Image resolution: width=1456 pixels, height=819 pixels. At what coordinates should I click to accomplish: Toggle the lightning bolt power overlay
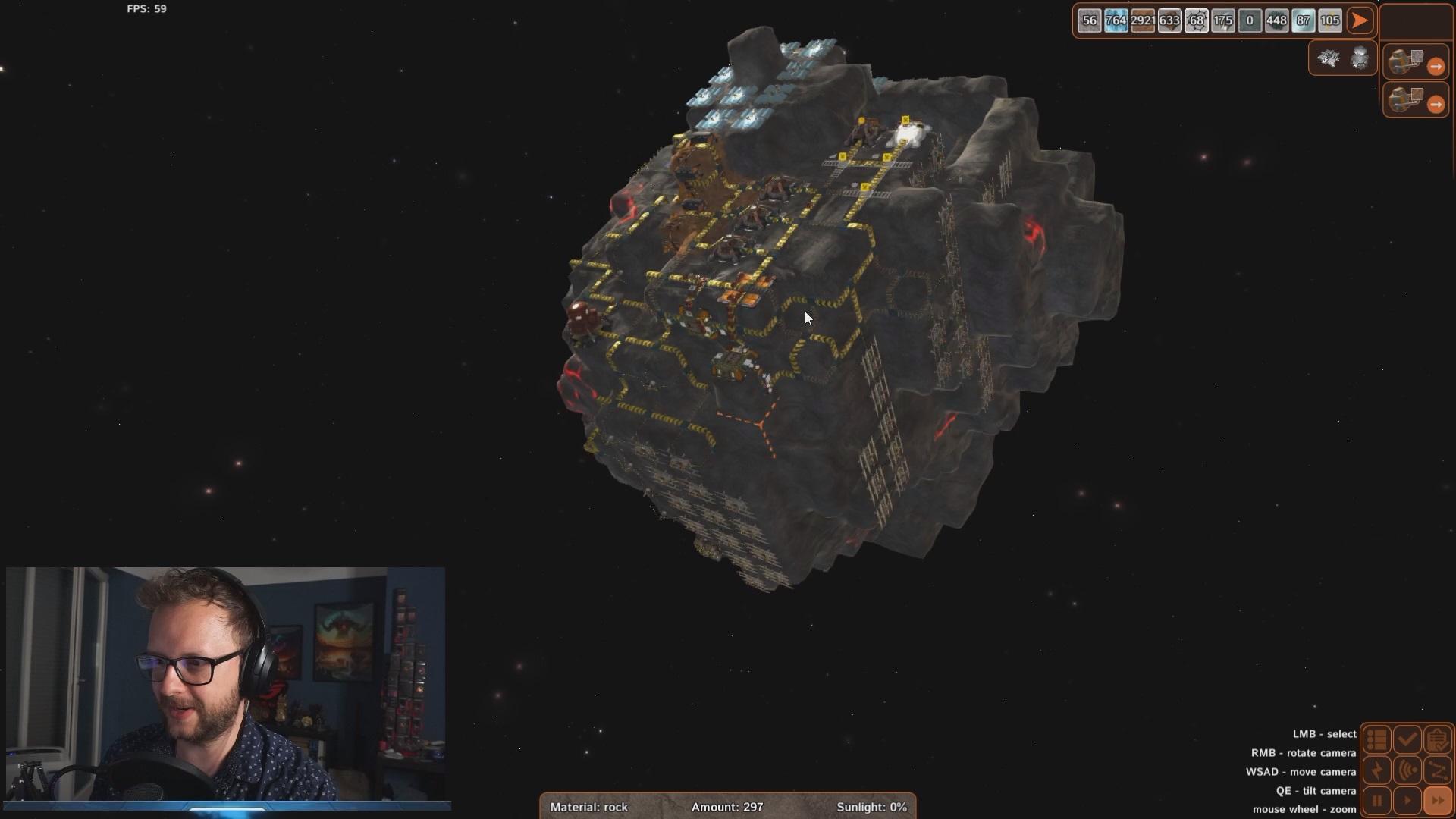tap(1377, 770)
